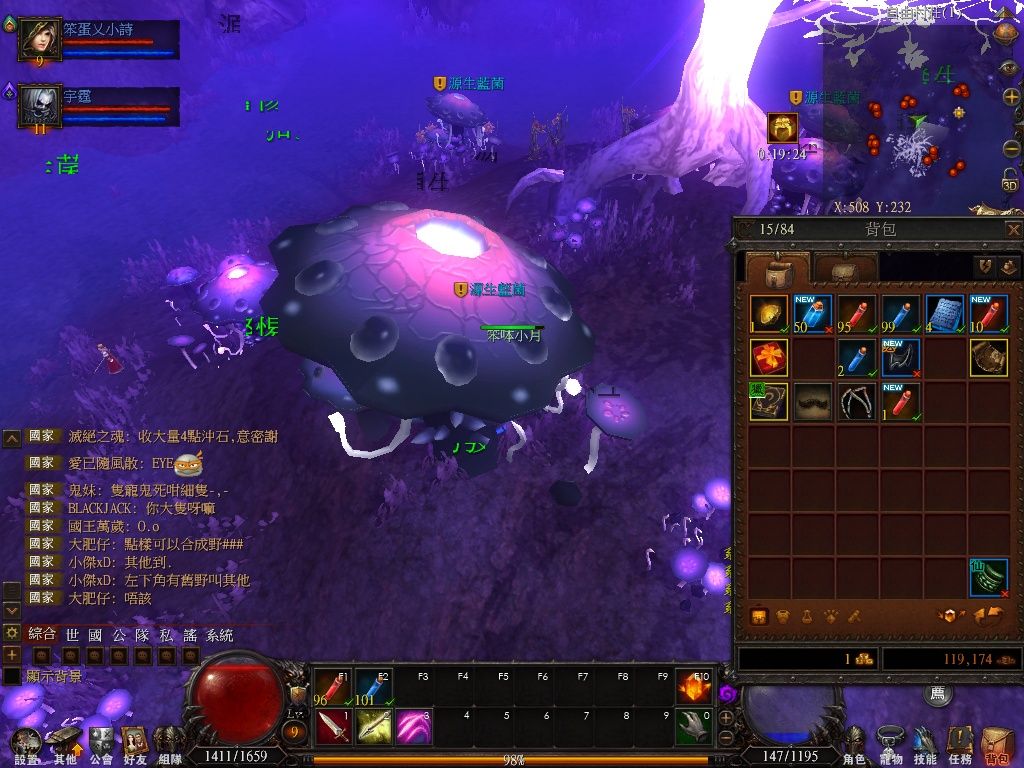Viewport: 1024px width, 768px height.
Task: Select the red gift box item
Action: pyautogui.click(x=769, y=357)
